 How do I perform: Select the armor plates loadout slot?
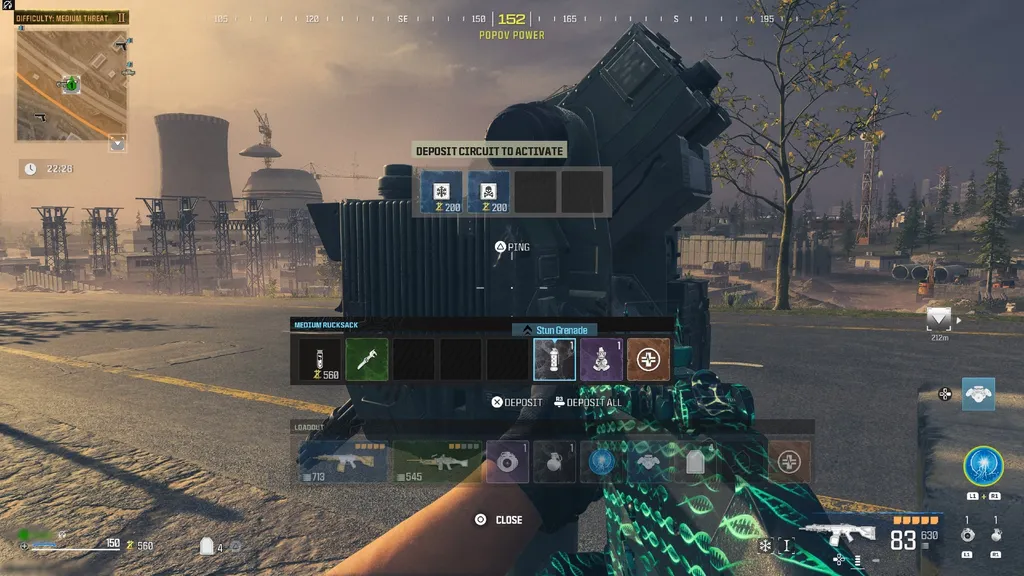pos(695,461)
